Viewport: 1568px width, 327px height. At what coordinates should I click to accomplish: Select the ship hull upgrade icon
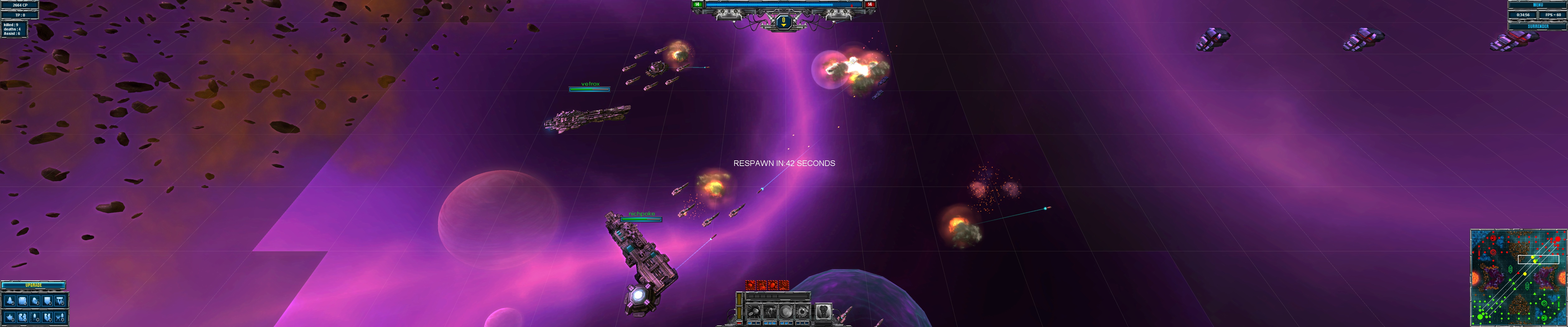(10, 301)
